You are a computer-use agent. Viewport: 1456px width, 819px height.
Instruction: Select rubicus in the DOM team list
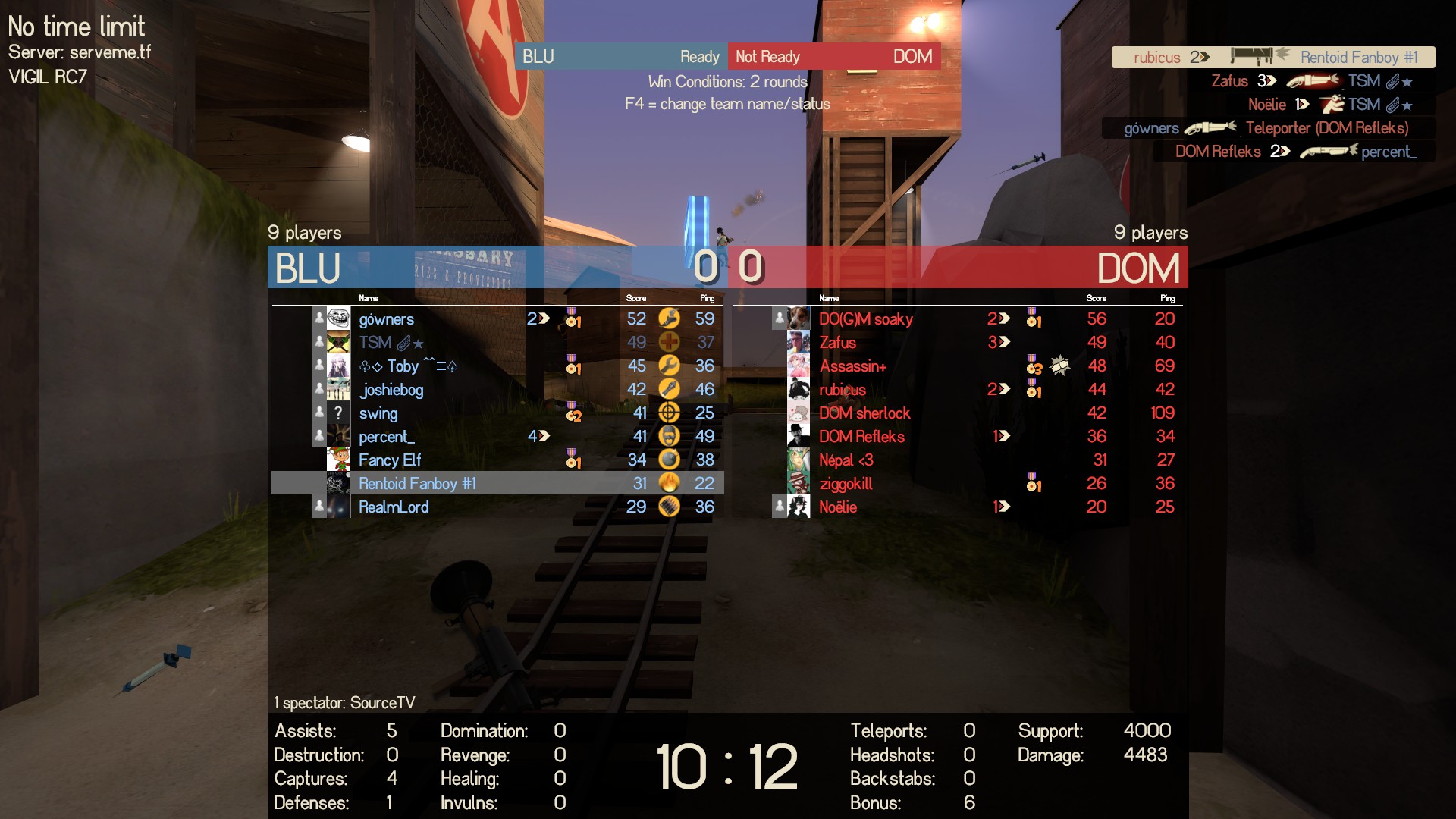point(842,390)
